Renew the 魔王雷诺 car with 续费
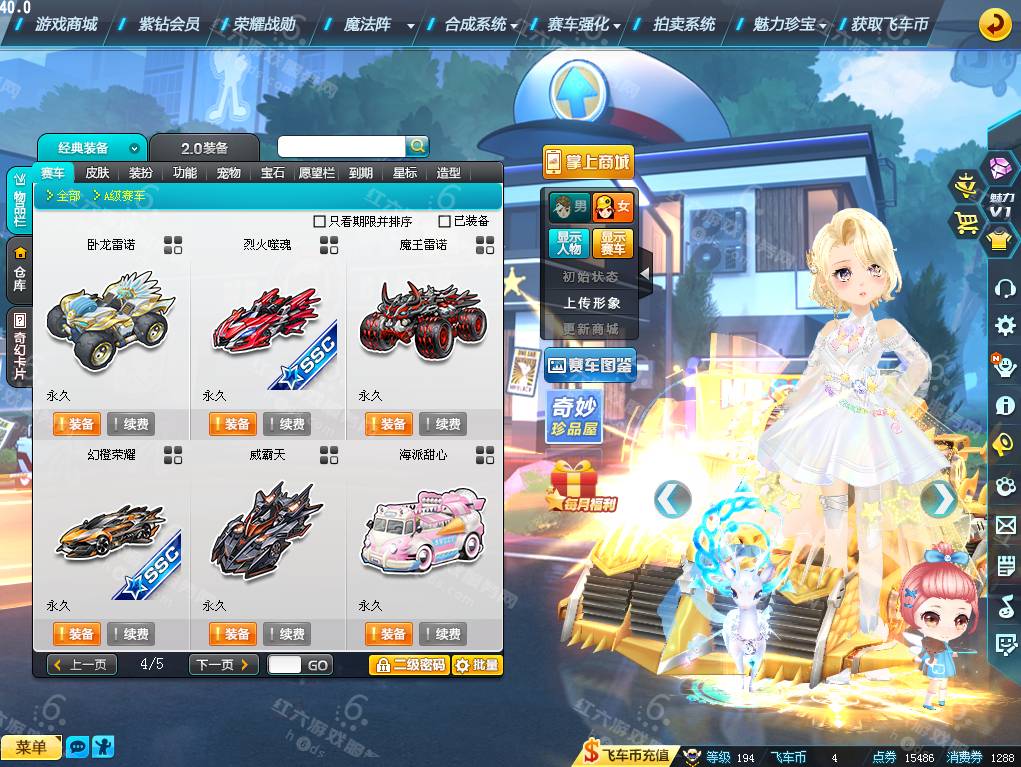 pyautogui.click(x=443, y=424)
